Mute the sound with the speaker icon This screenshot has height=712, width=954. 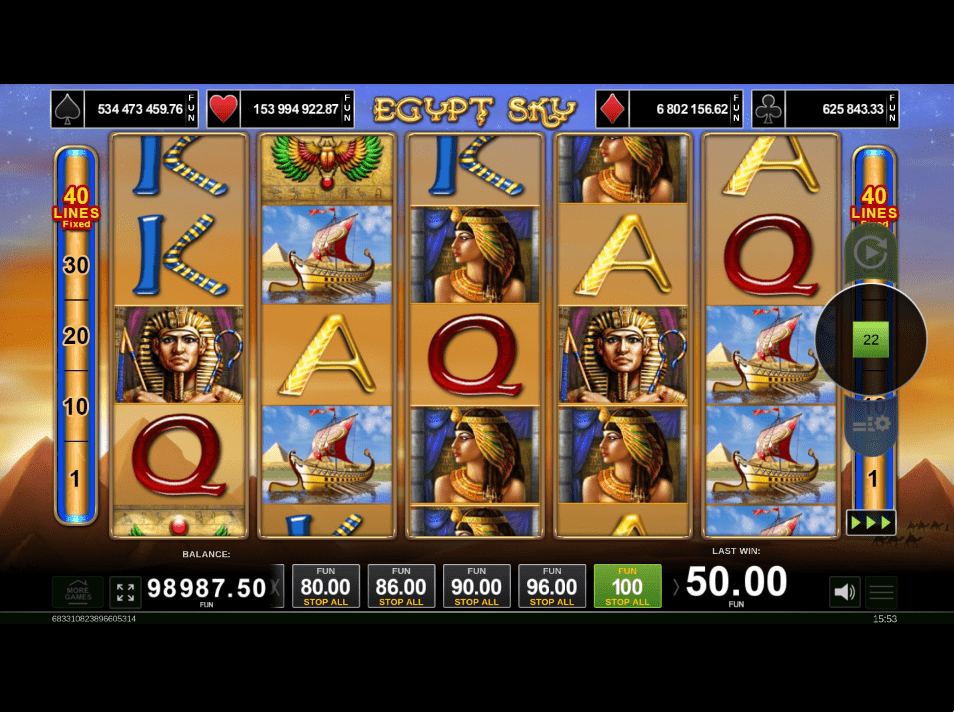click(x=844, y=592)
